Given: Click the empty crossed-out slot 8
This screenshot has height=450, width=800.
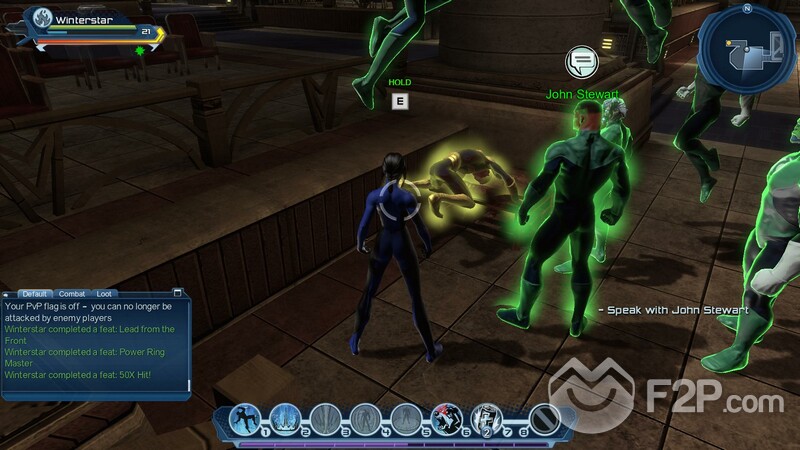Looking at the screenshot, I should click(544, 418).
